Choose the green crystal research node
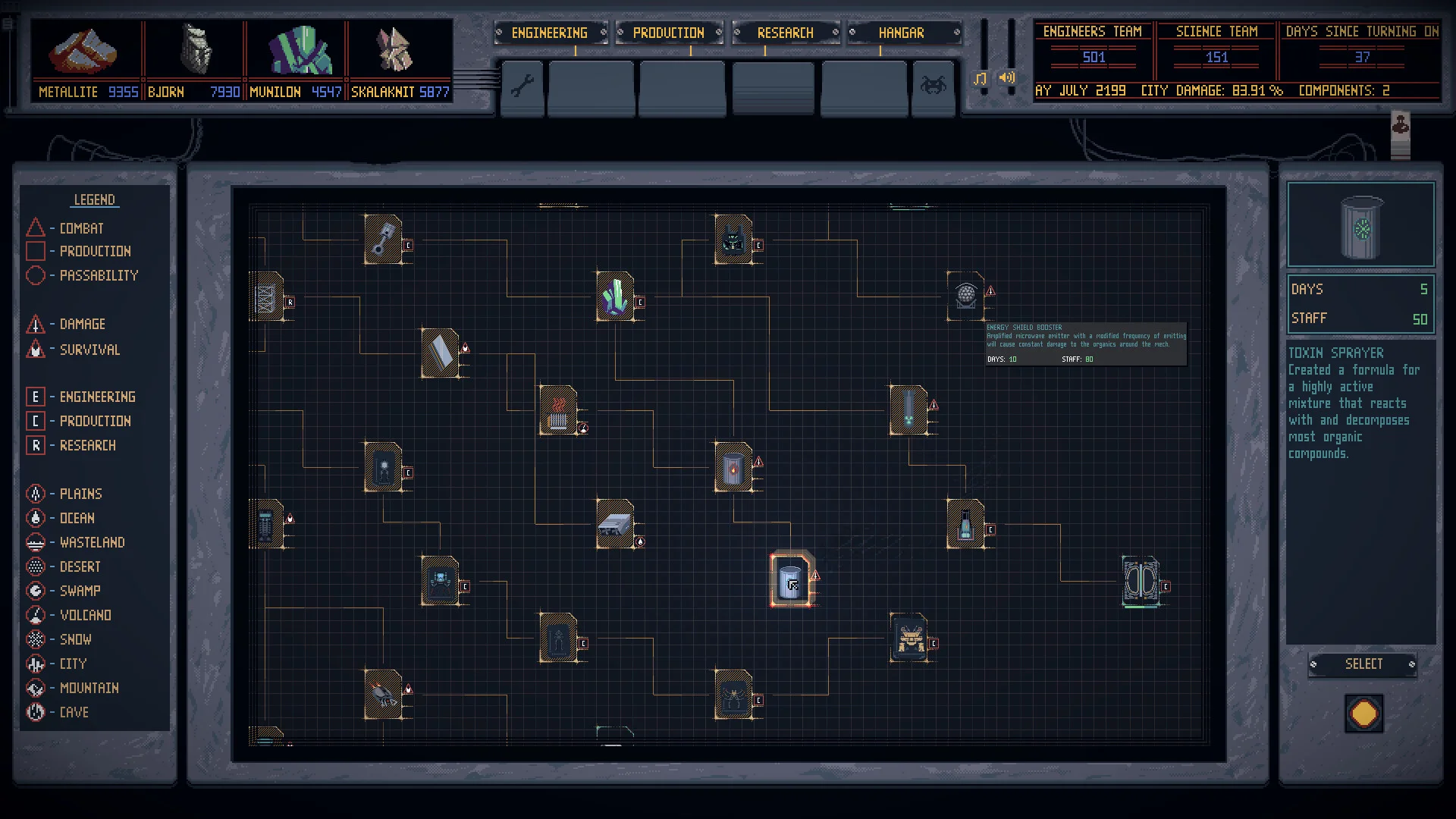 pyautogui.click(x=615, y=297)
